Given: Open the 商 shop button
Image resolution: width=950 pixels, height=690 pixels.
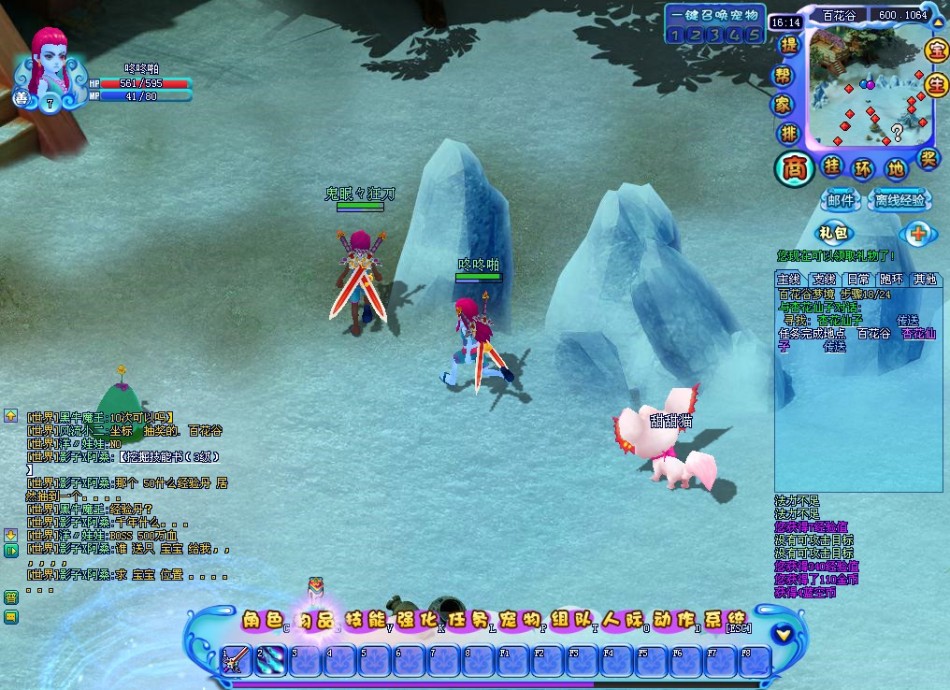Looking at the screenshot, I should pos(794,168).
